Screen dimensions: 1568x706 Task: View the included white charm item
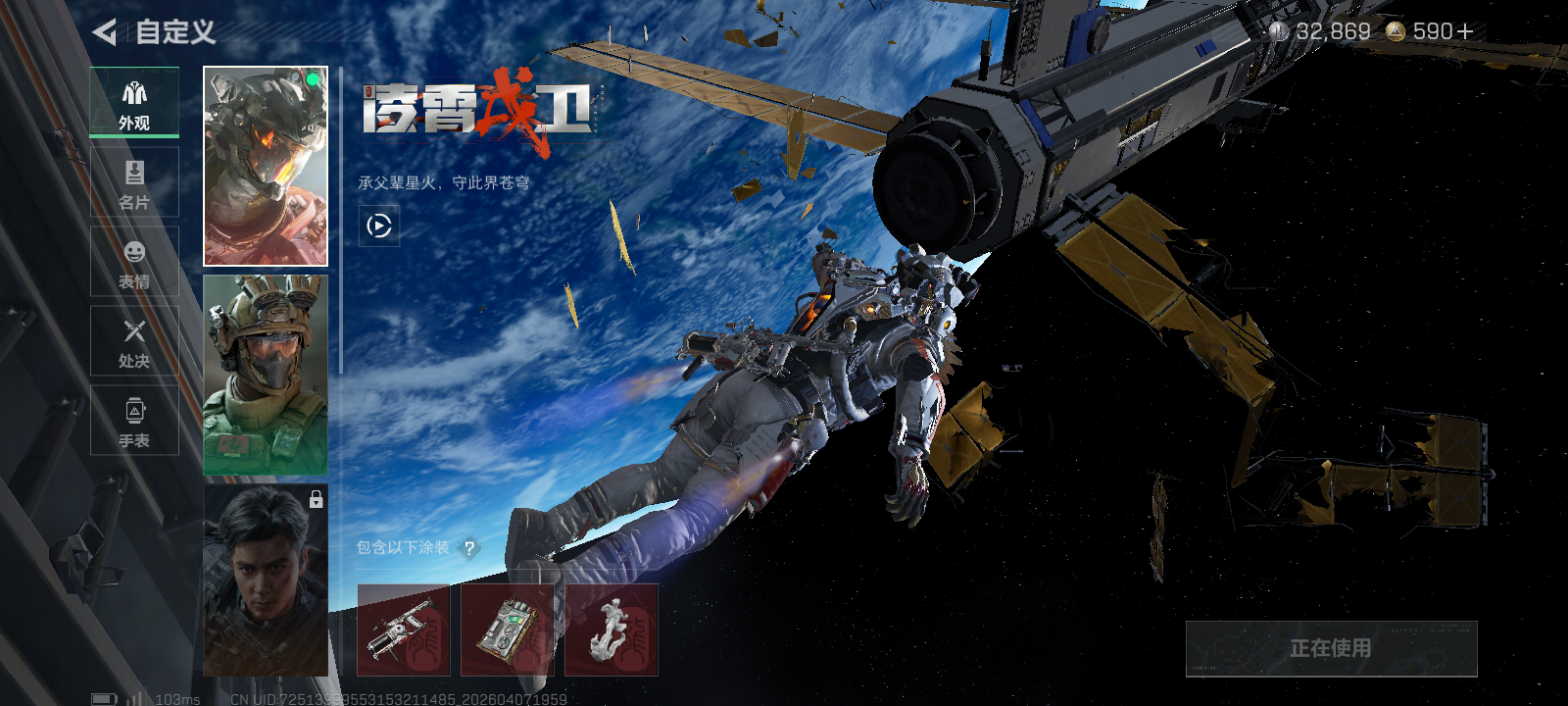tap(612, 630)
